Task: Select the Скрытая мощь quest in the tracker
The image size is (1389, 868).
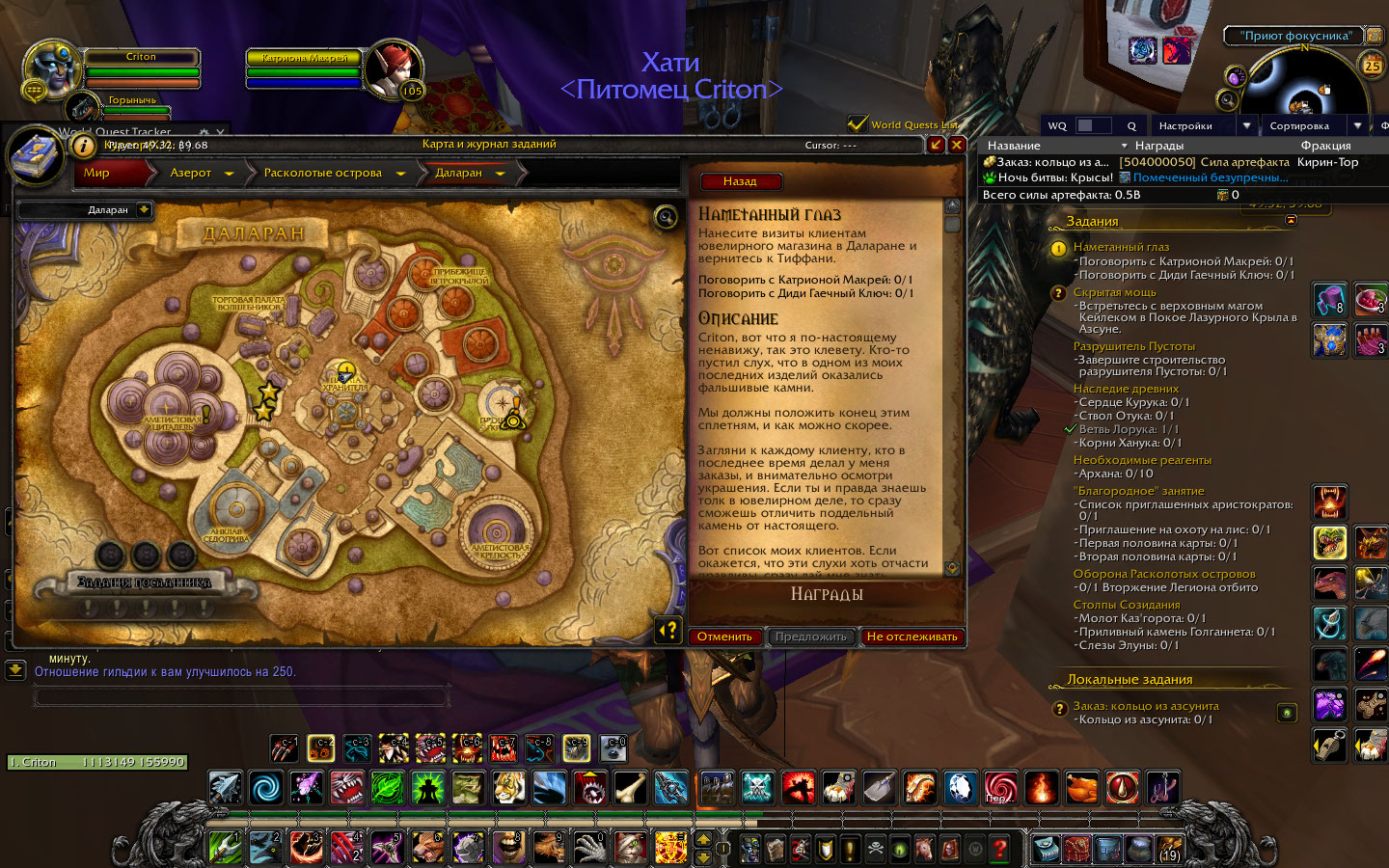Action: (1114, 292)
